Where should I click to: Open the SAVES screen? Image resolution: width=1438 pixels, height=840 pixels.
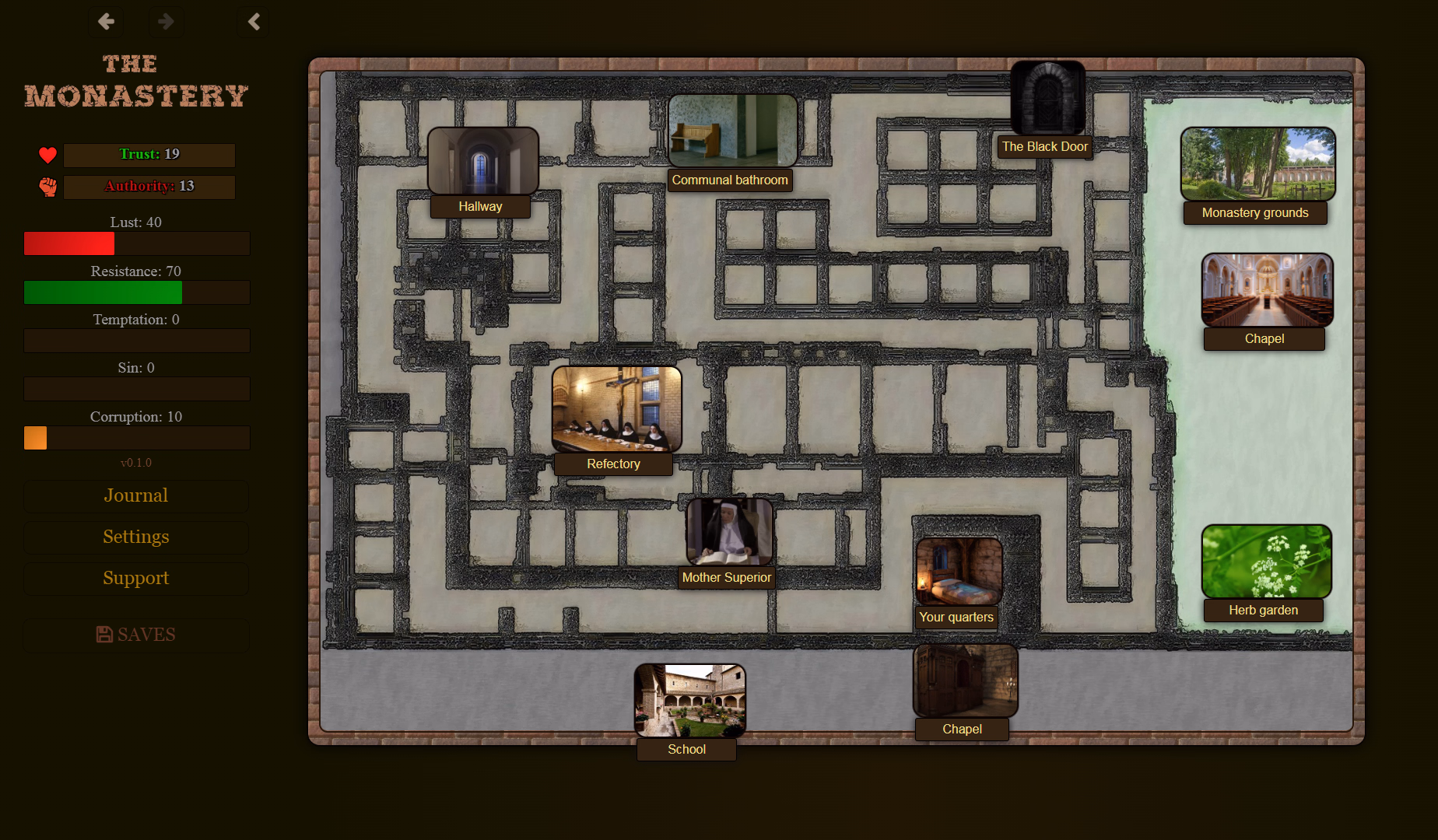click(x=135, y=635)
